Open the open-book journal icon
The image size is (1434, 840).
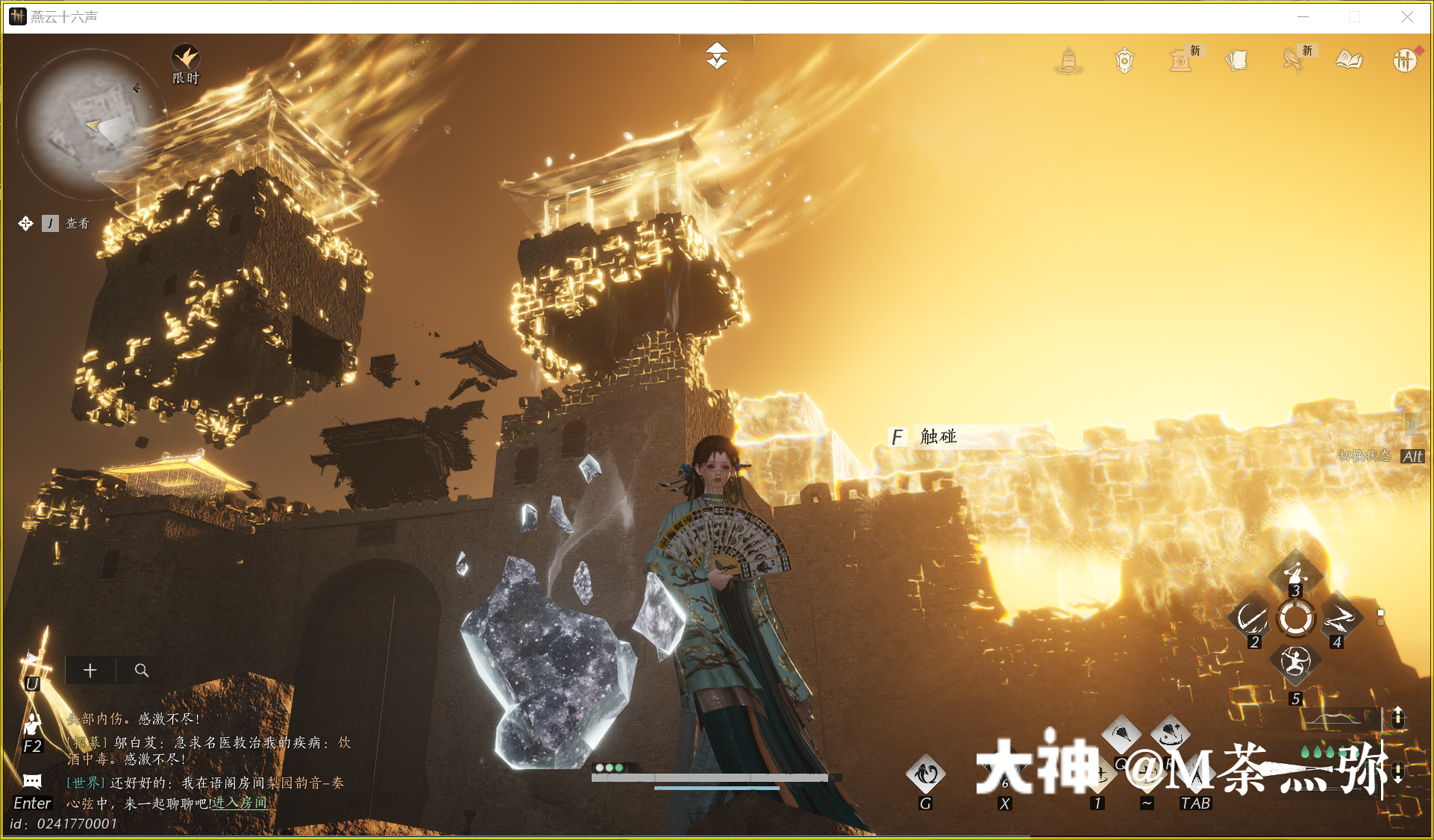pos(1349,60)
